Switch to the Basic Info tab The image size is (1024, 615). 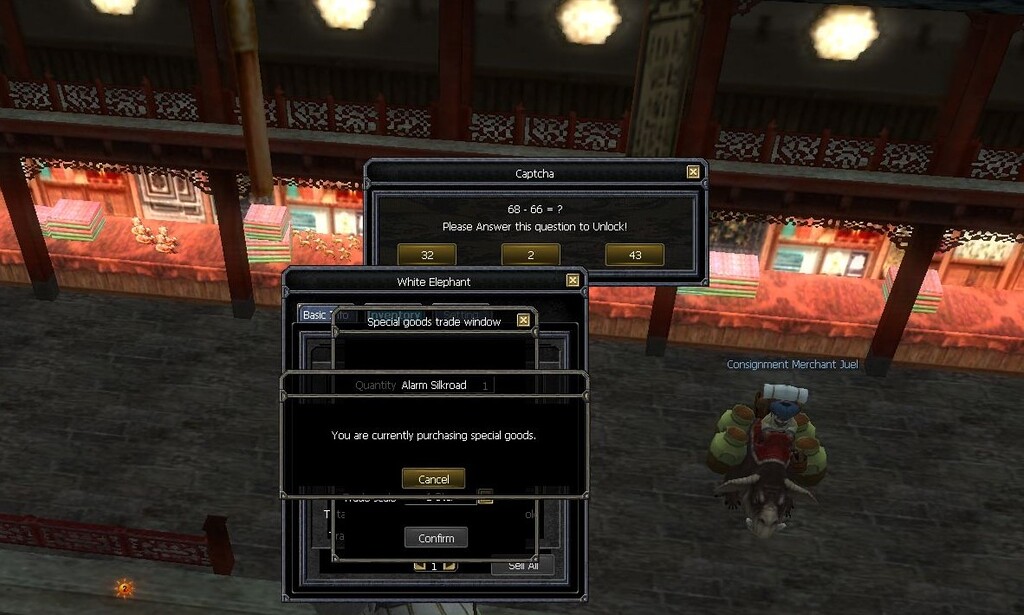[x=314, y=315]
